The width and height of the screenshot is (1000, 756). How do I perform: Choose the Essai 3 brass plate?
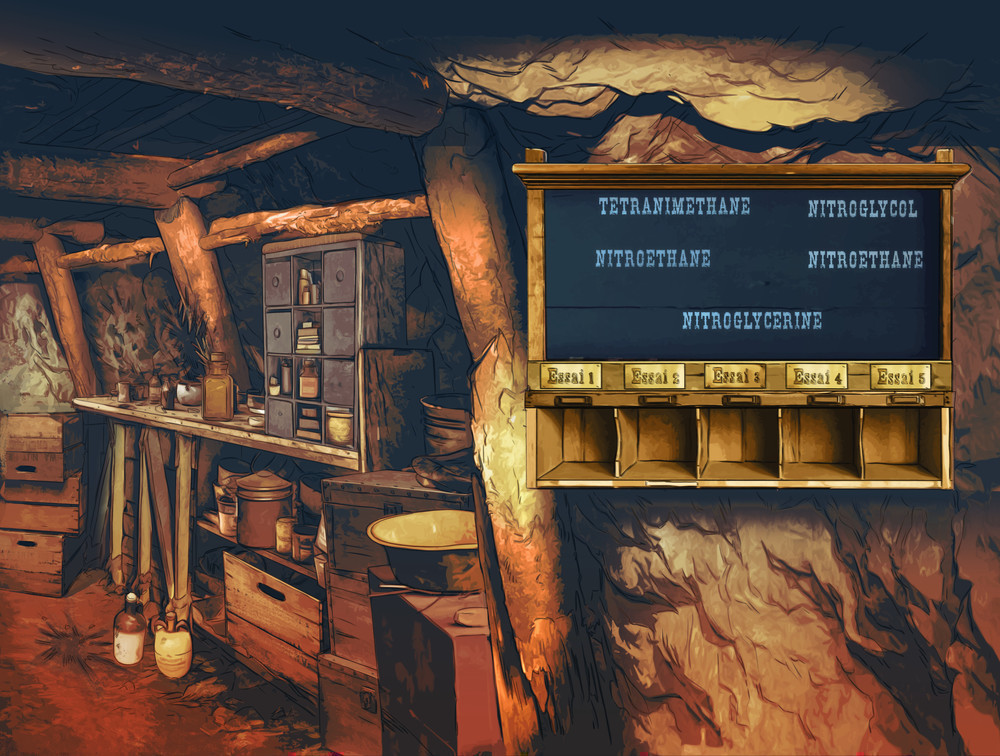(x=735, y=377)
